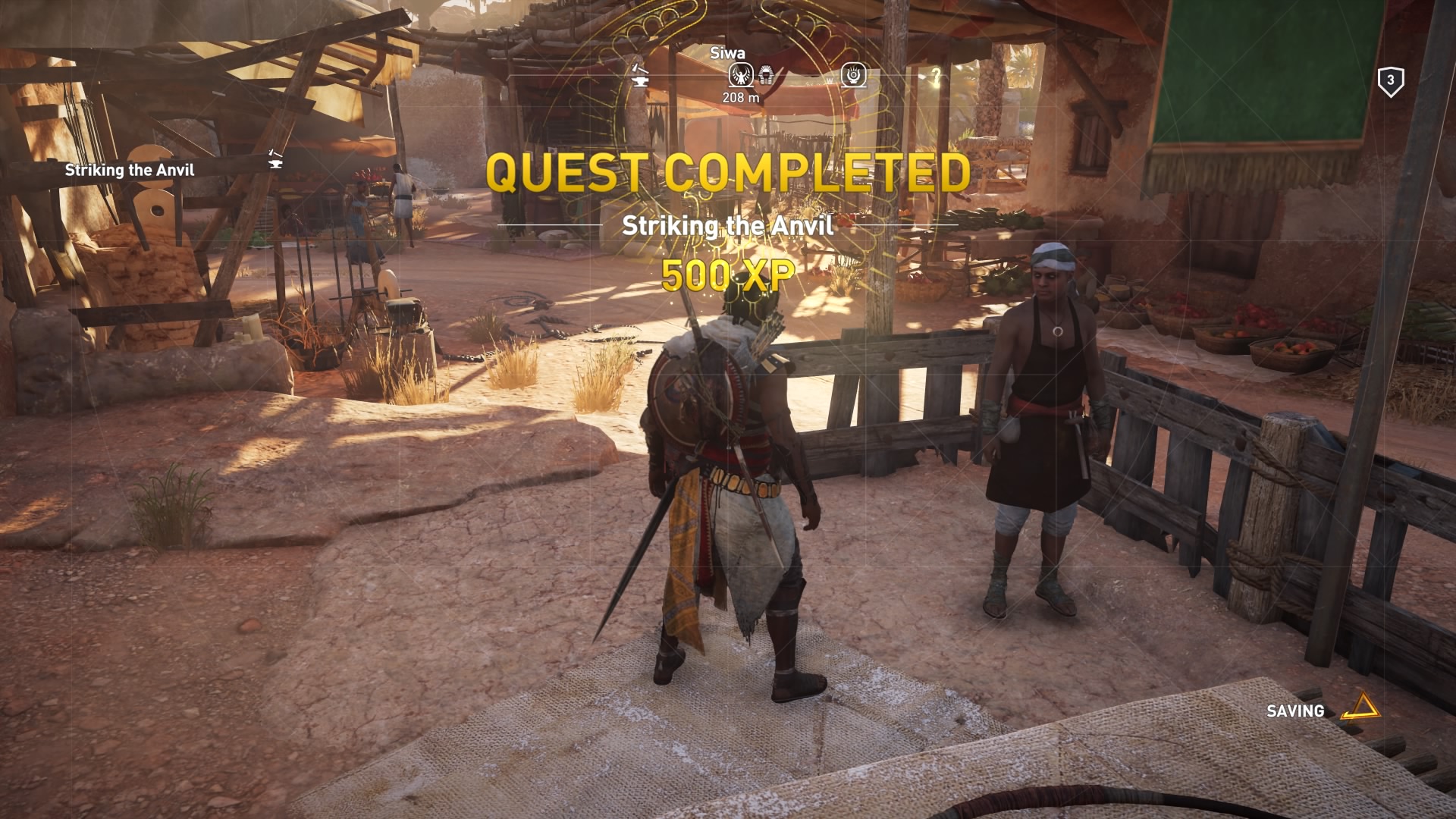
Task: Expand the QUEST COMPLETED banner
Action: coord(728,174)
